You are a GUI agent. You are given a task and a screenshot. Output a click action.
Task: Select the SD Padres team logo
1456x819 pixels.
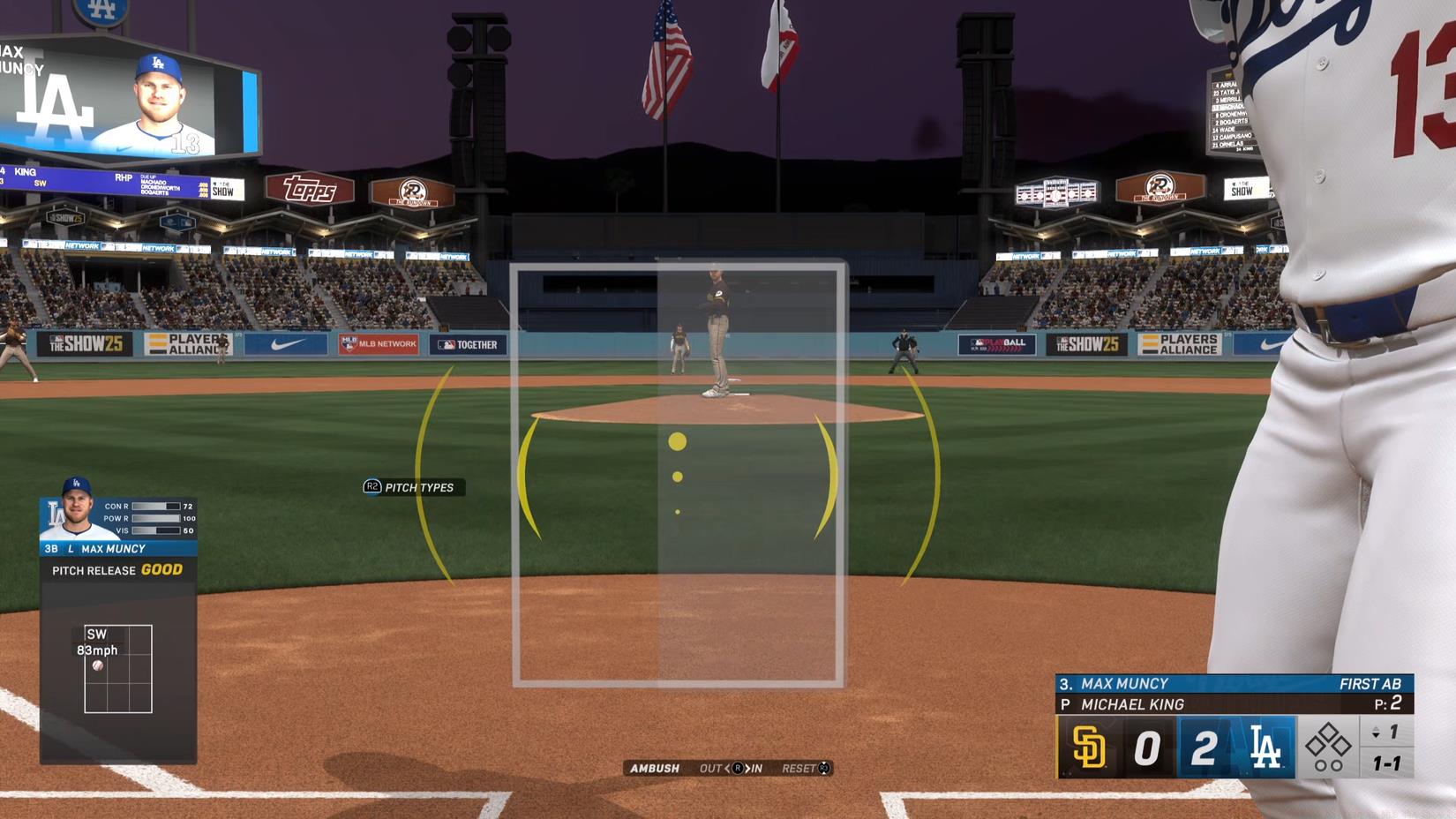(x=1091, y=744)
